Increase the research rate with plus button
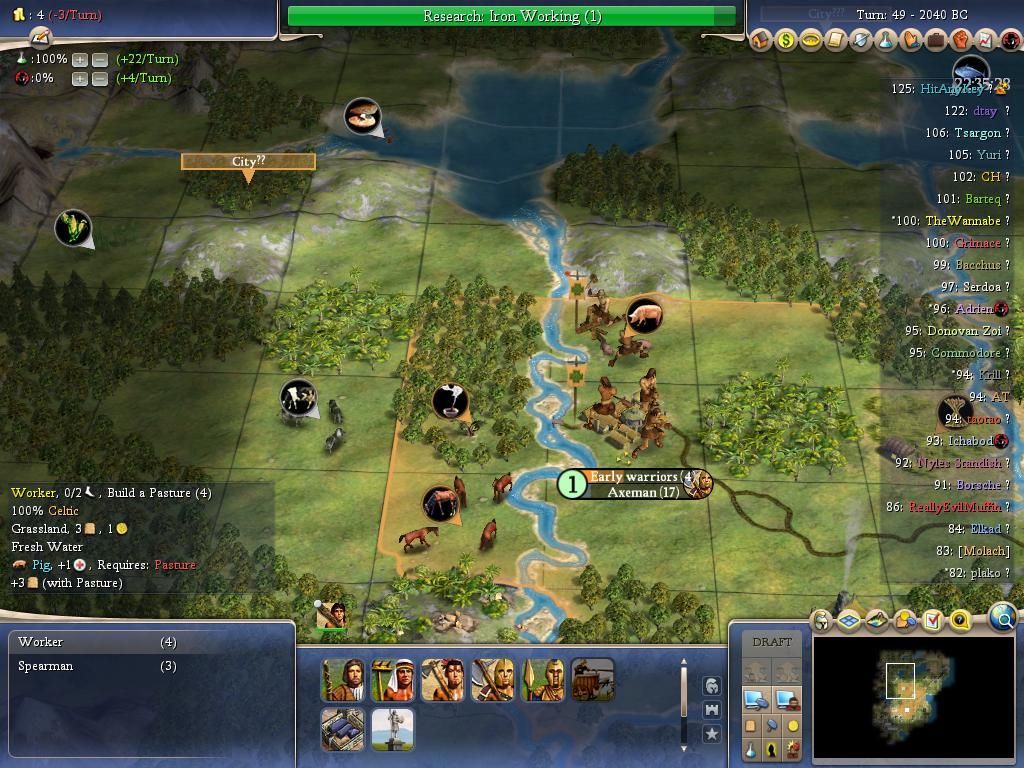This screenshot has height=768, width=1024. 80,60
